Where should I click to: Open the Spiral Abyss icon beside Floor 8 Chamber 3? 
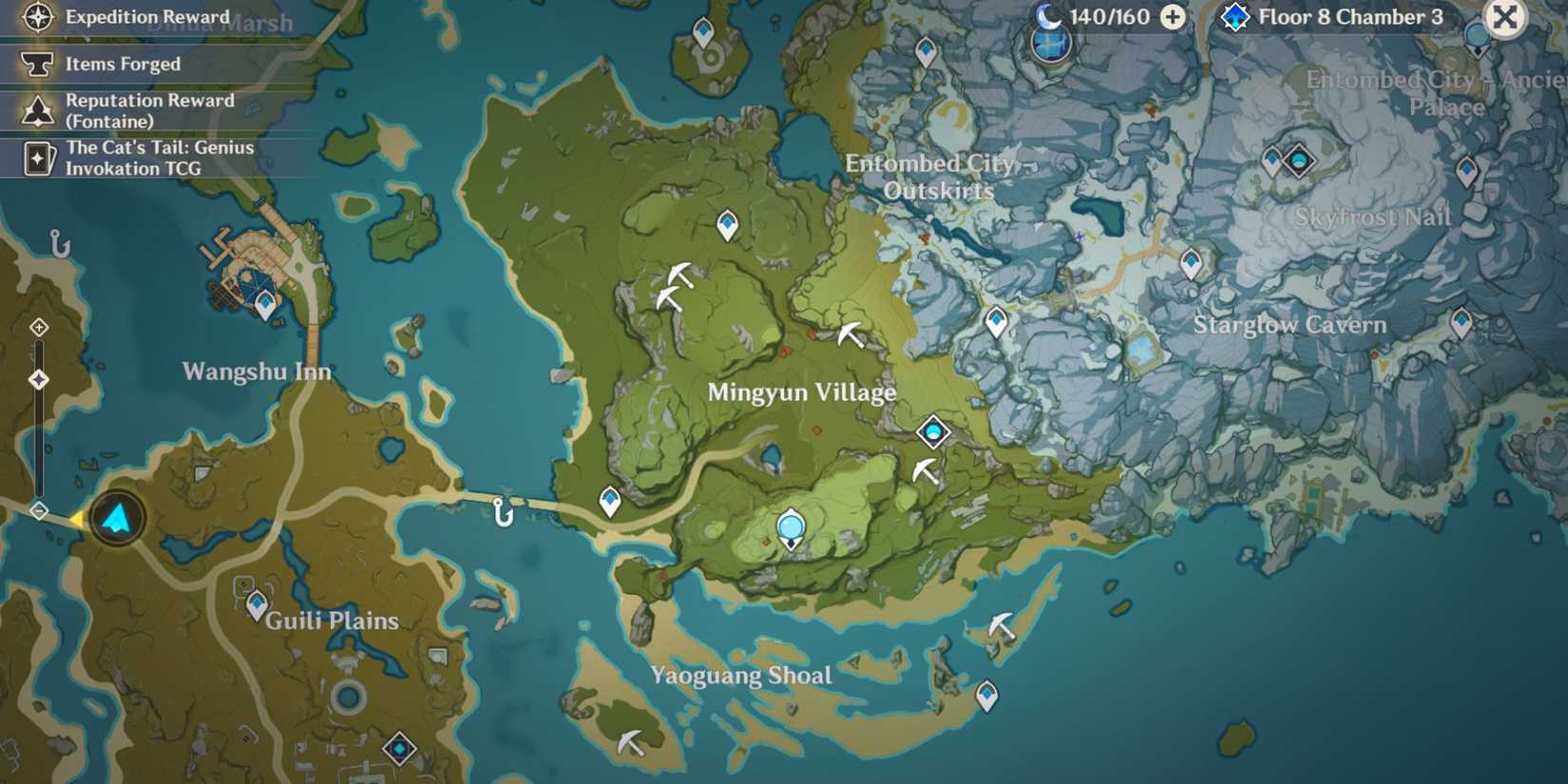pyautogui.click(x=1233, y=16)
